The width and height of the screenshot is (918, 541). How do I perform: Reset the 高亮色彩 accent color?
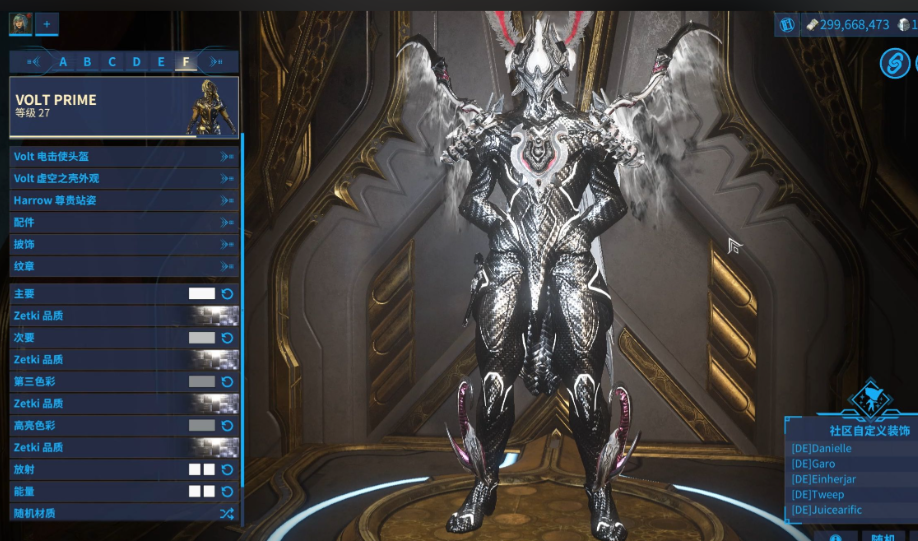pyautogui.click(x=227, y=426)
